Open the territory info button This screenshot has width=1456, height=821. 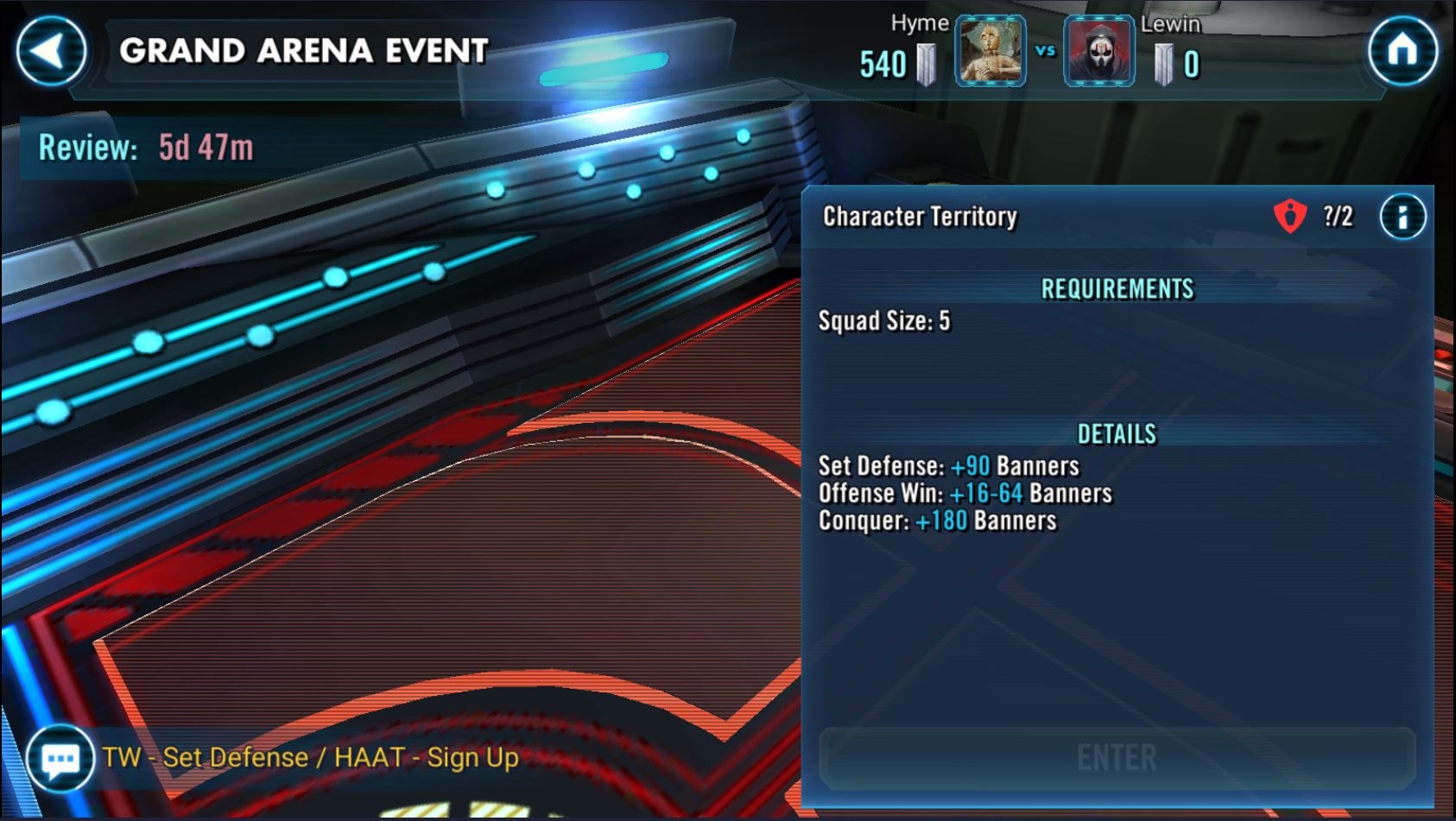(1402, 217)
